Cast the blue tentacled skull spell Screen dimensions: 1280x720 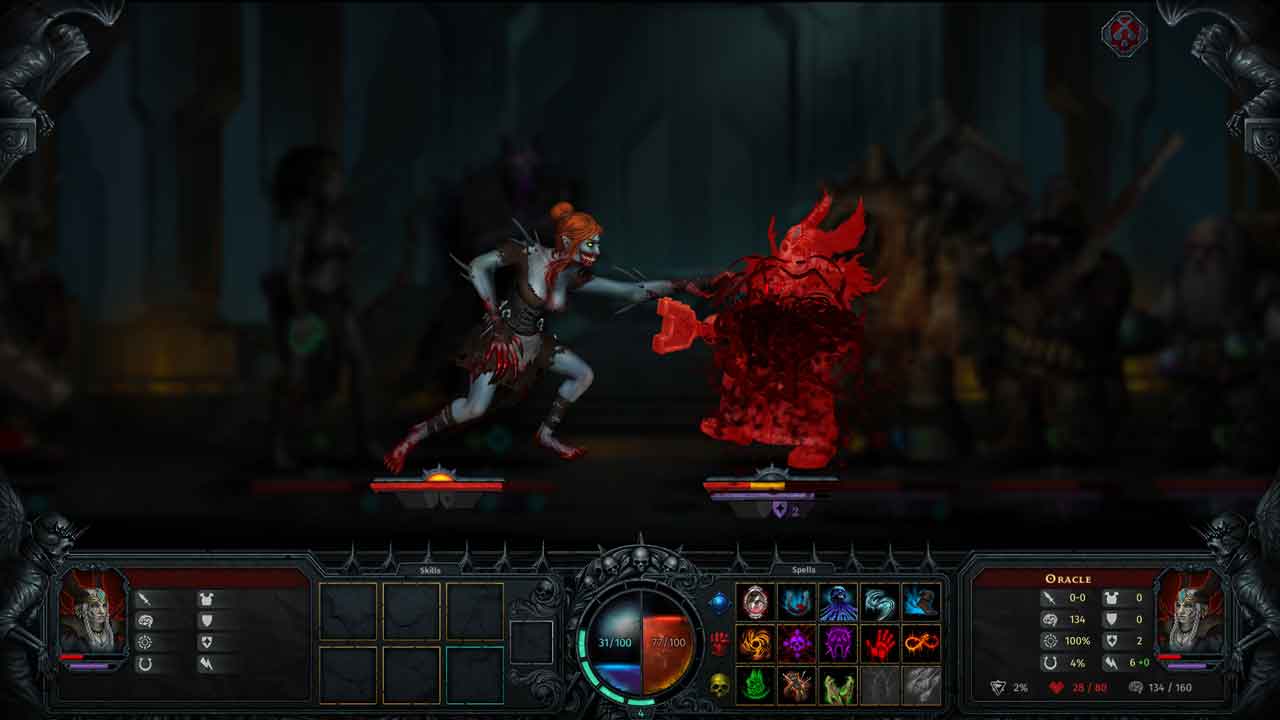click(838, 602)
